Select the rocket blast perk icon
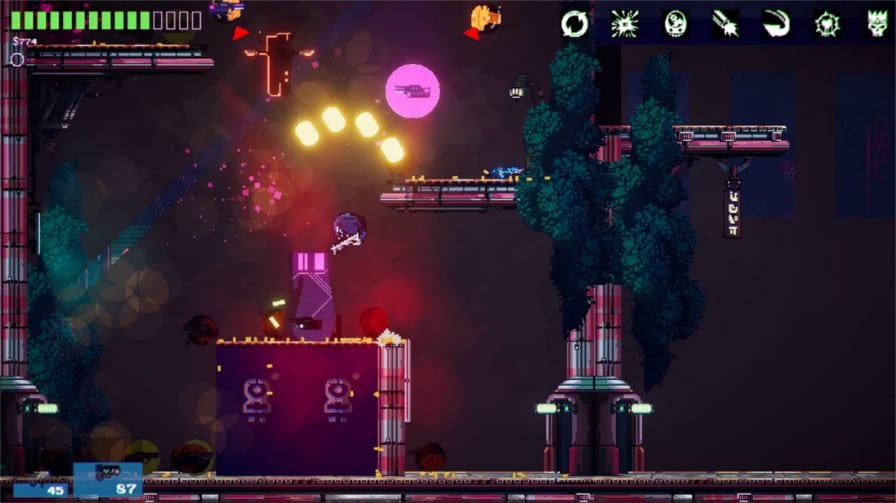The width and height of the screenshot is (896, 503). click(x=726, y=23)
